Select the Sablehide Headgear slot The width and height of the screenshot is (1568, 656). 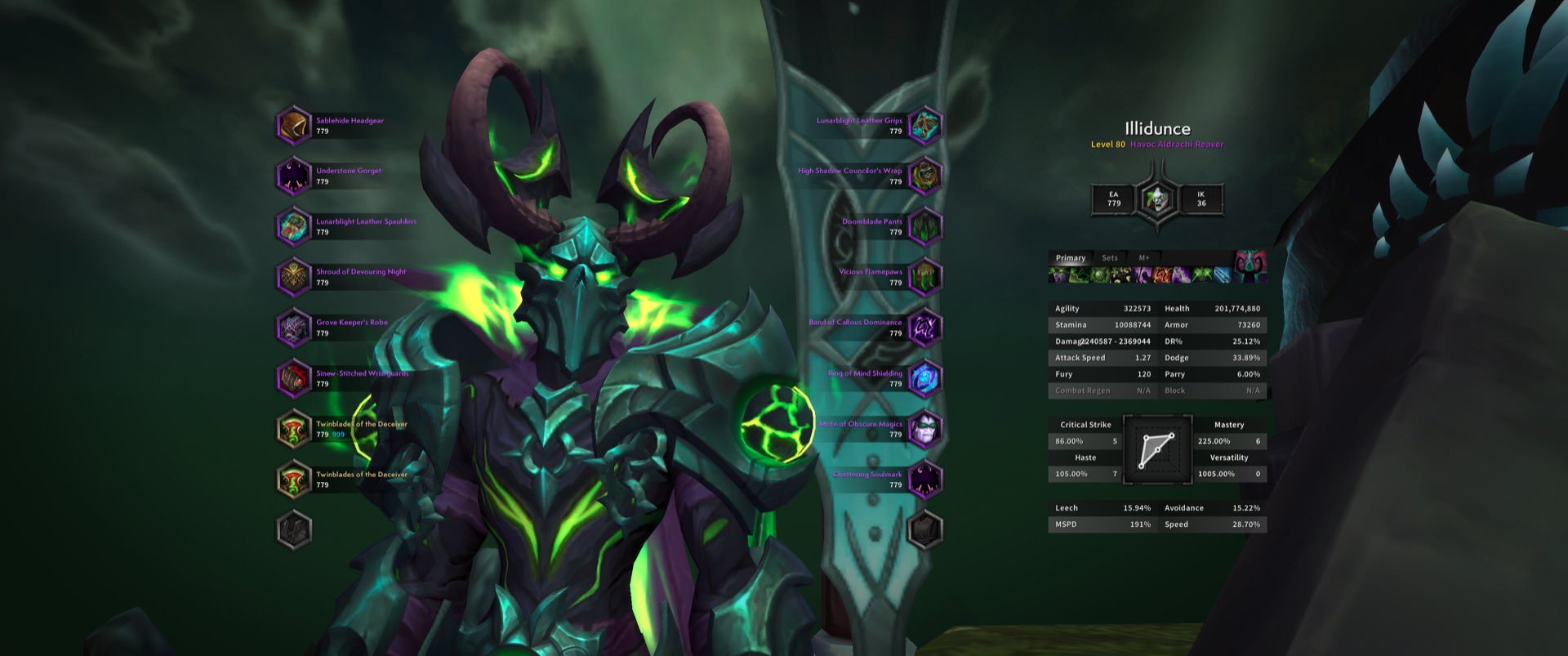point(294,126)
